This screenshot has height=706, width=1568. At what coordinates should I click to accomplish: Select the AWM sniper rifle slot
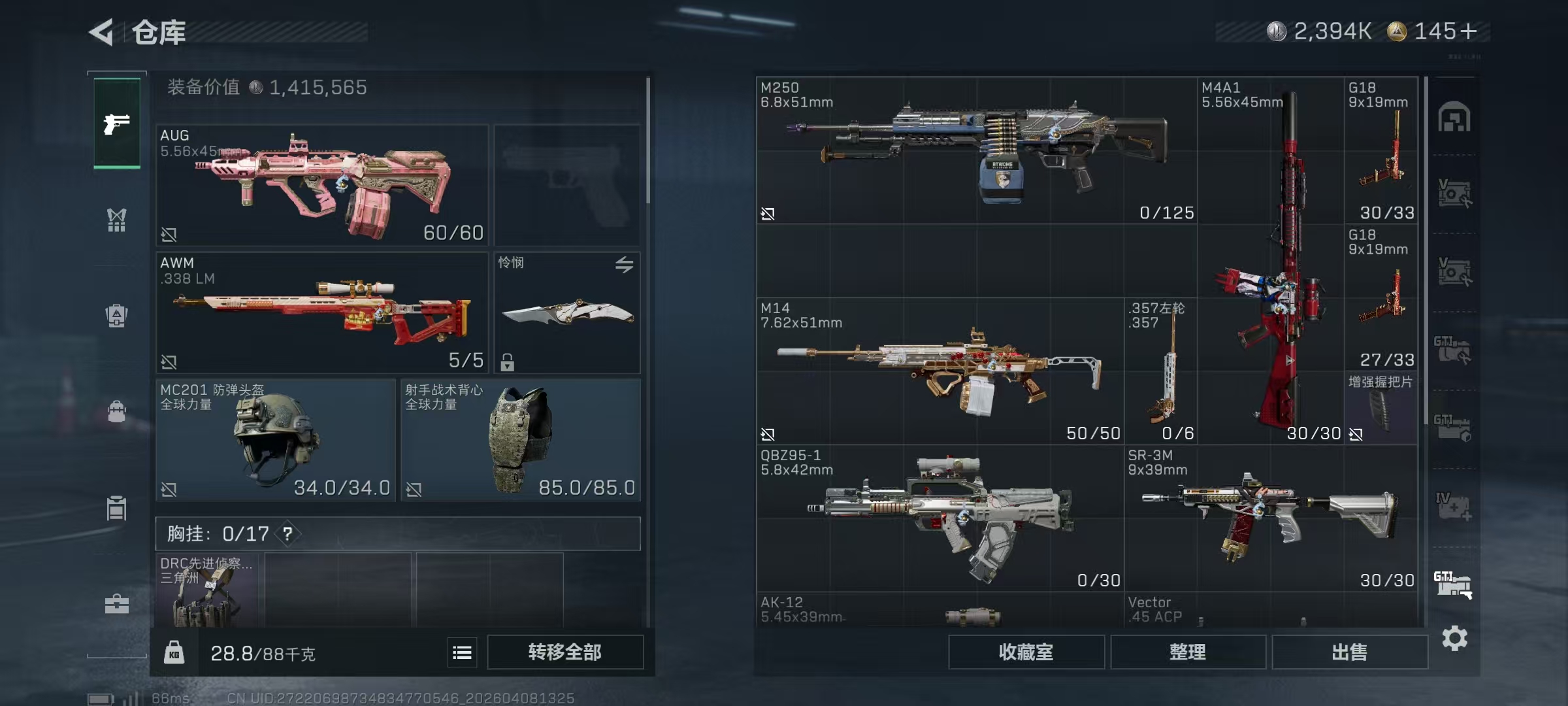(x=322, y=312)
